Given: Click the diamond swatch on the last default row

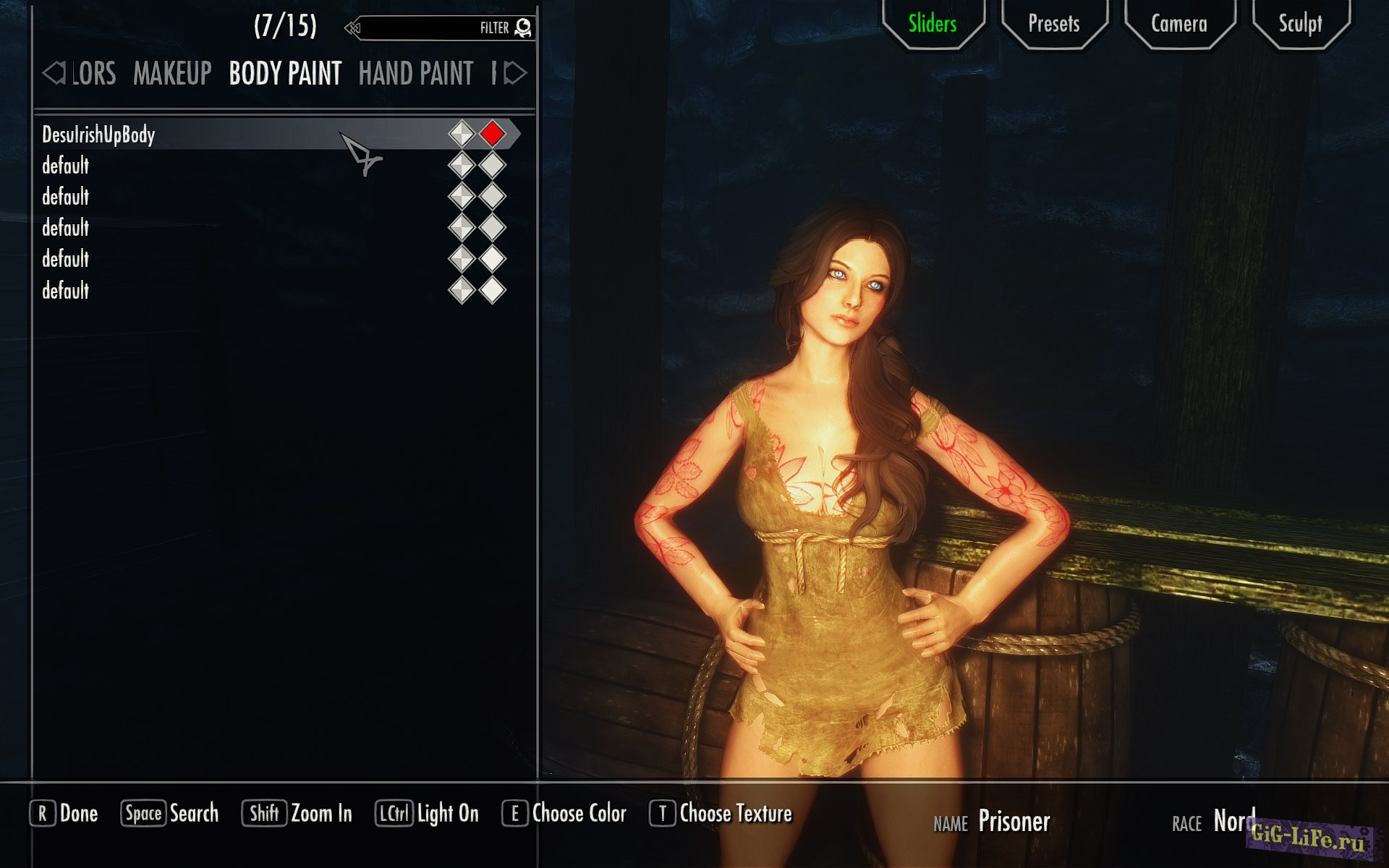Looking at the screenshot, I should tap(491, 291).
